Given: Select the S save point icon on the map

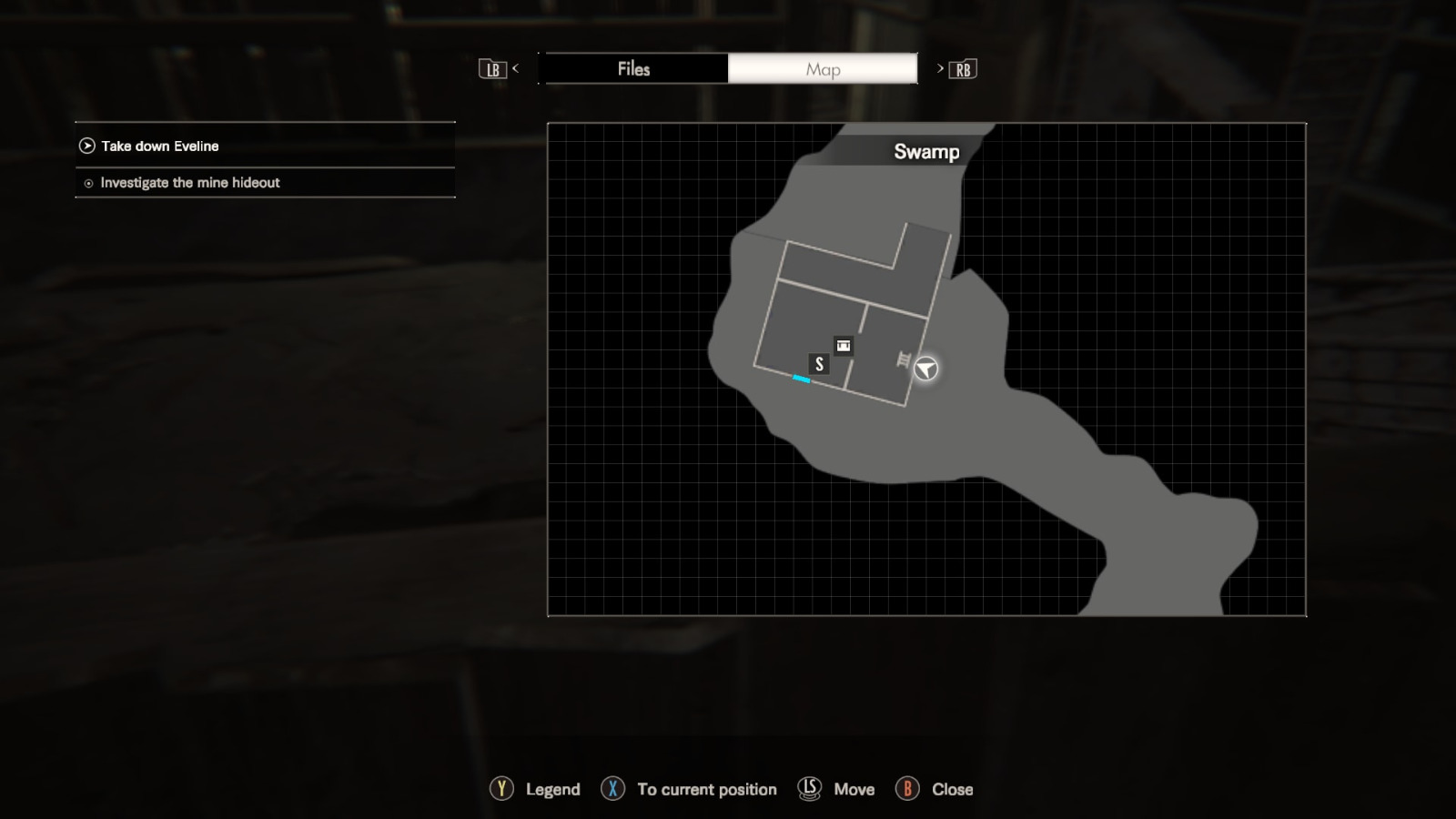Looking at the screenshot, I should (818, 363).
